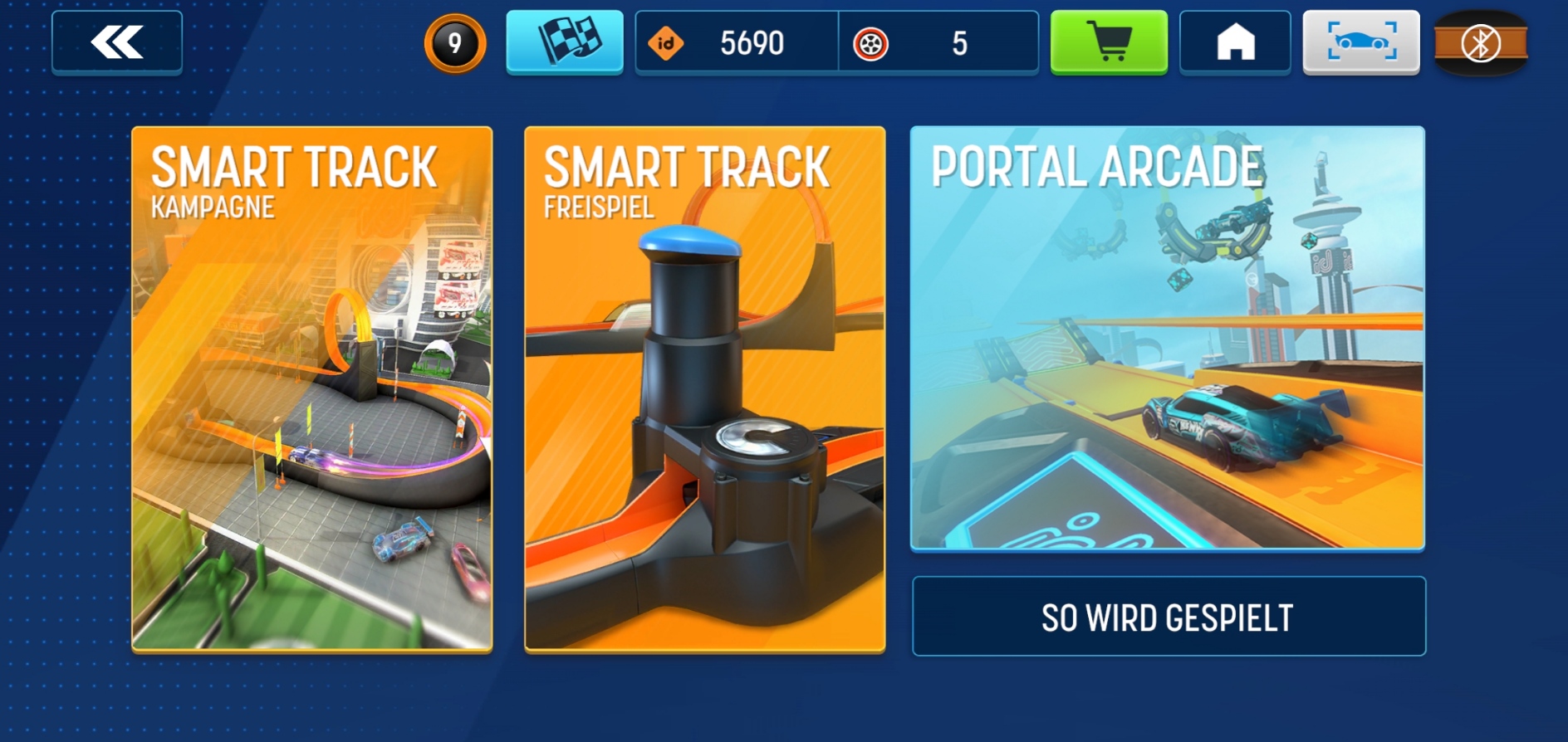Go back with the double-arrow button
The height and width of the screenshot is (742, 1568).
coord(117,42)
